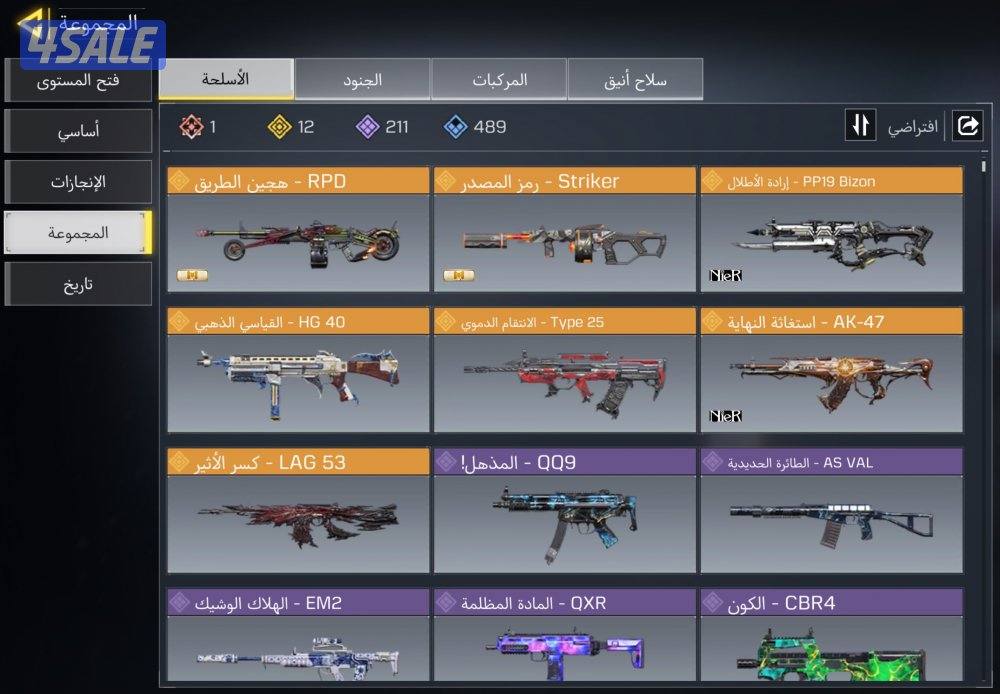1000x694 pixels.
Task: Open the سلاح أنيق tab
Action: (x=635, y=79)
